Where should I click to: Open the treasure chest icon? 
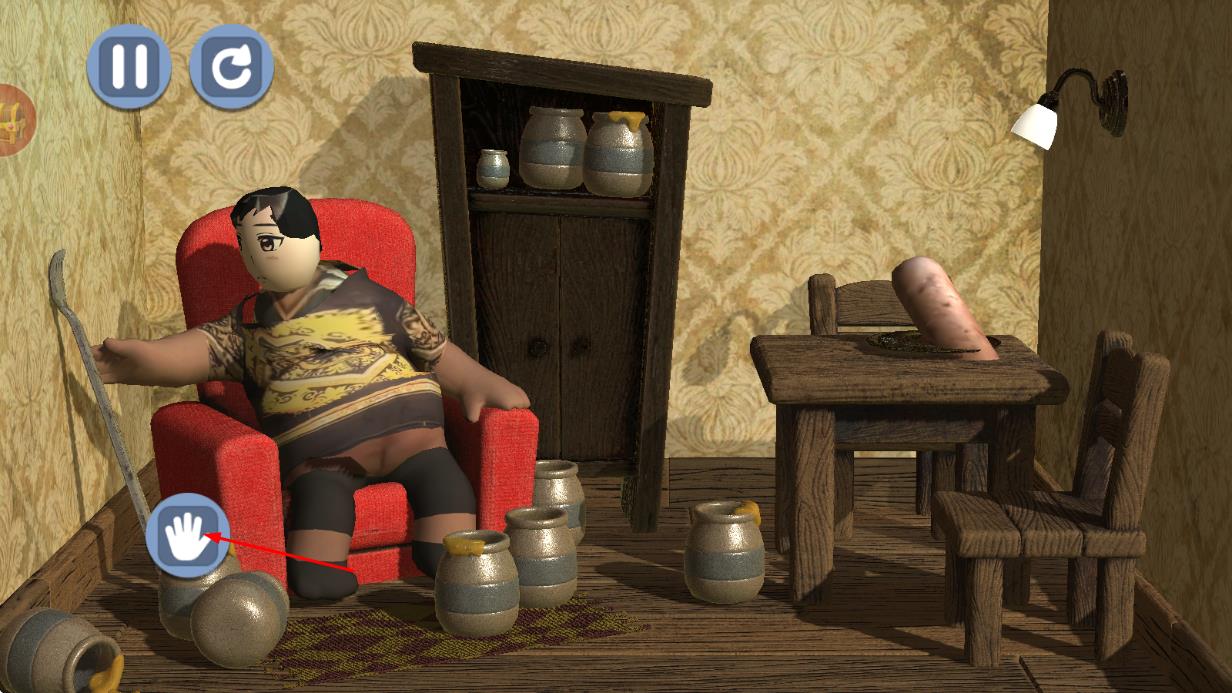click(x=14, y=119)
